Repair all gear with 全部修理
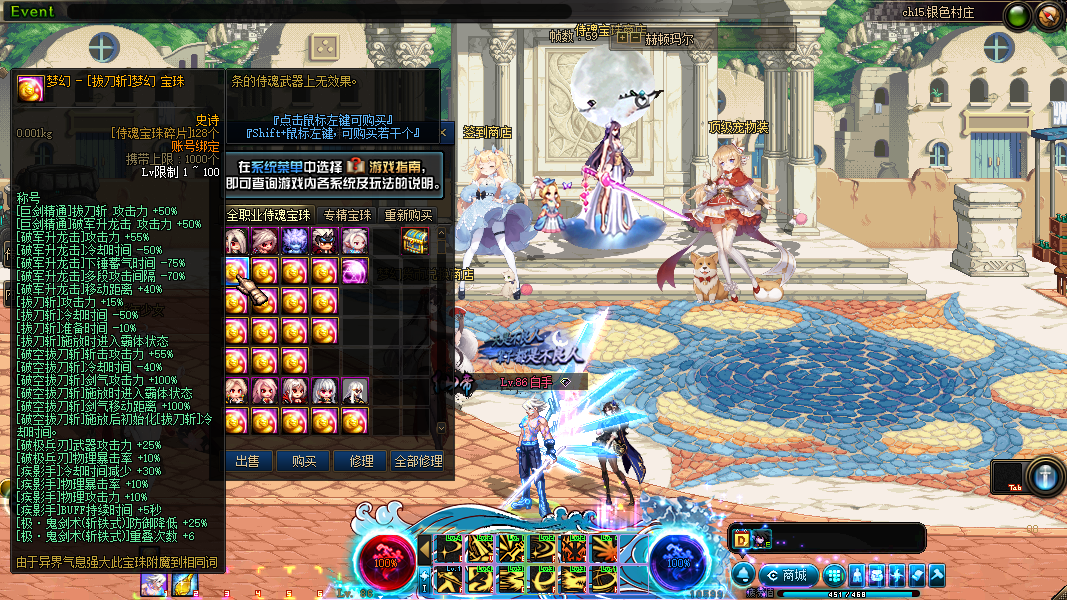Viewport: 1067px width, 600px height. click(418, 461)
